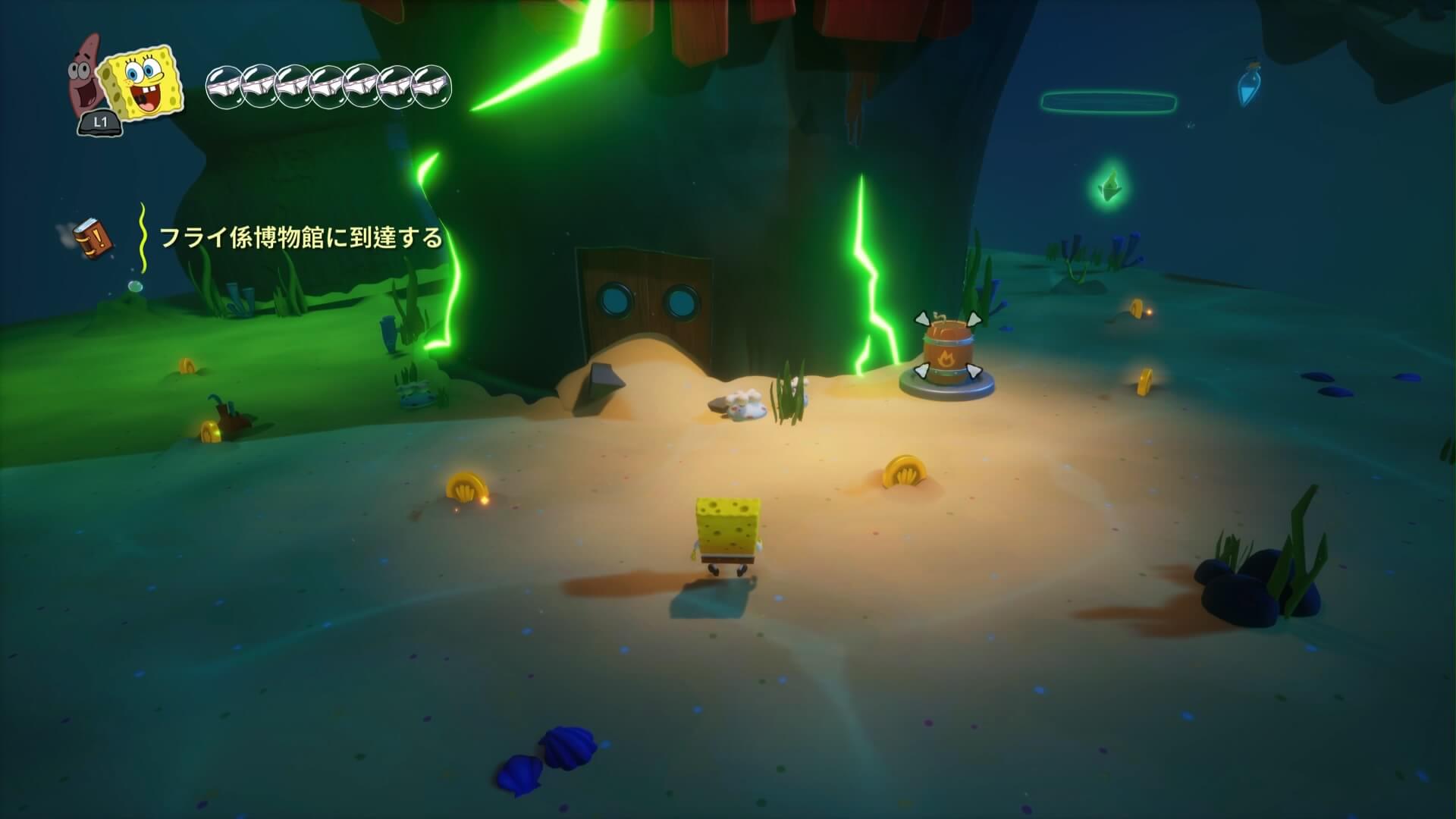The image size is (1456, 819).
Task: Select the targeted fire barrel with arrow markers
Action: click(x=946, y=352)
